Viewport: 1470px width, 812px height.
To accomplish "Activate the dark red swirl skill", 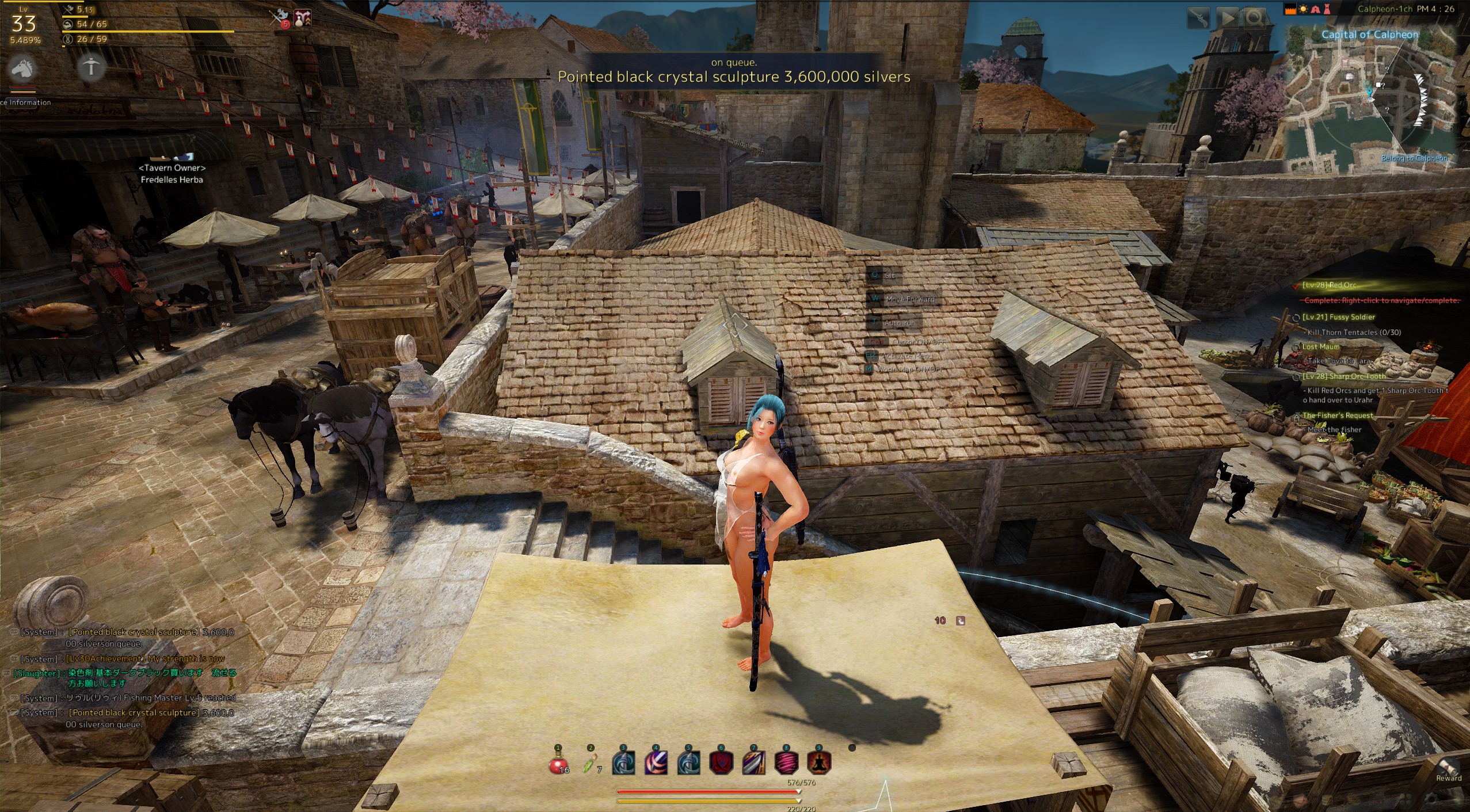I will [x=721, y=763].
